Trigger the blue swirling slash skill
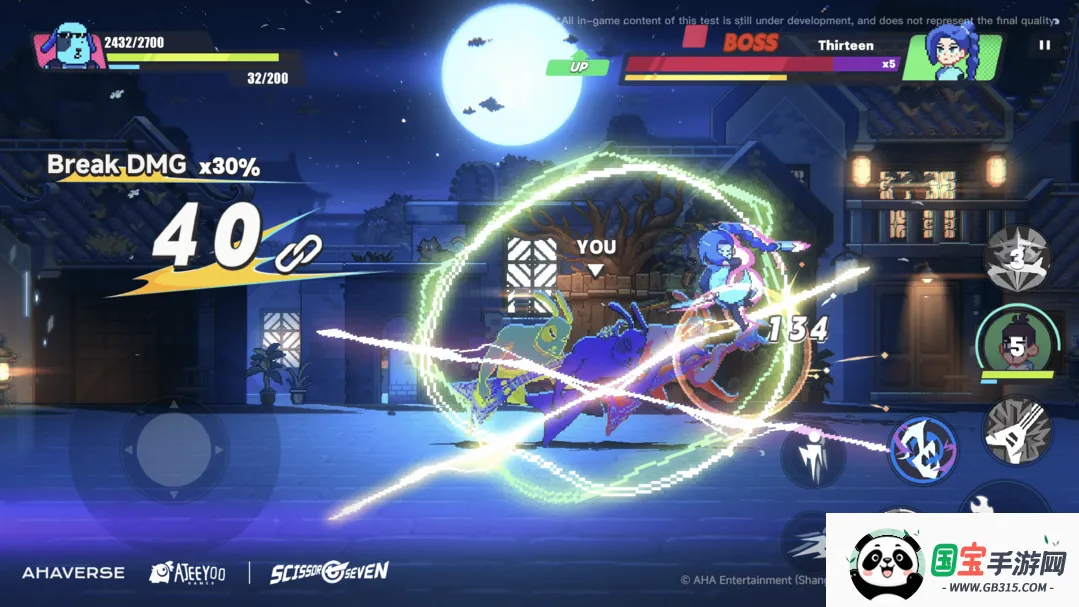 [923, 448]
